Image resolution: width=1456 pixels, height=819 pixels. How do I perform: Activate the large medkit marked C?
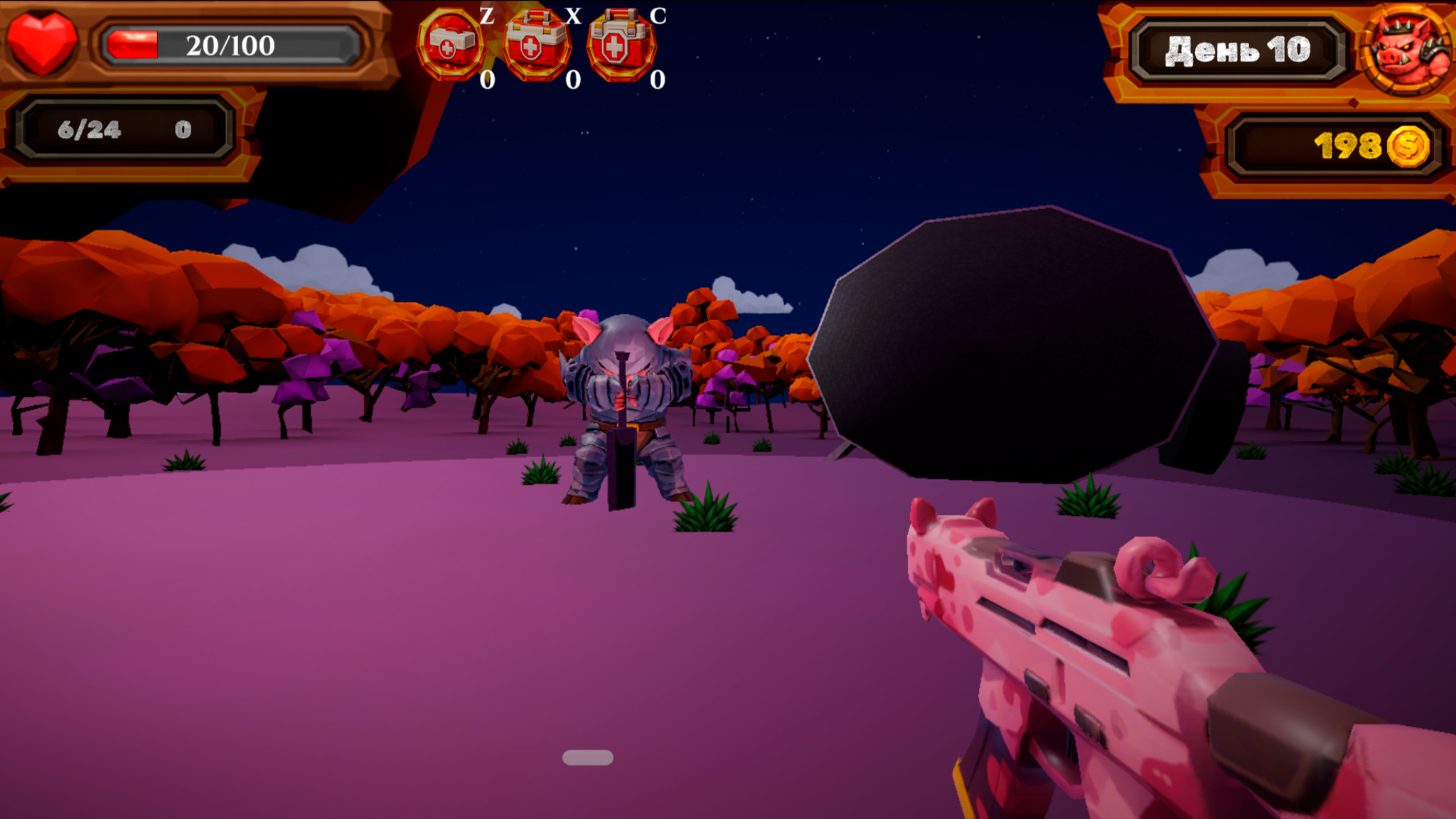(620, 45)
